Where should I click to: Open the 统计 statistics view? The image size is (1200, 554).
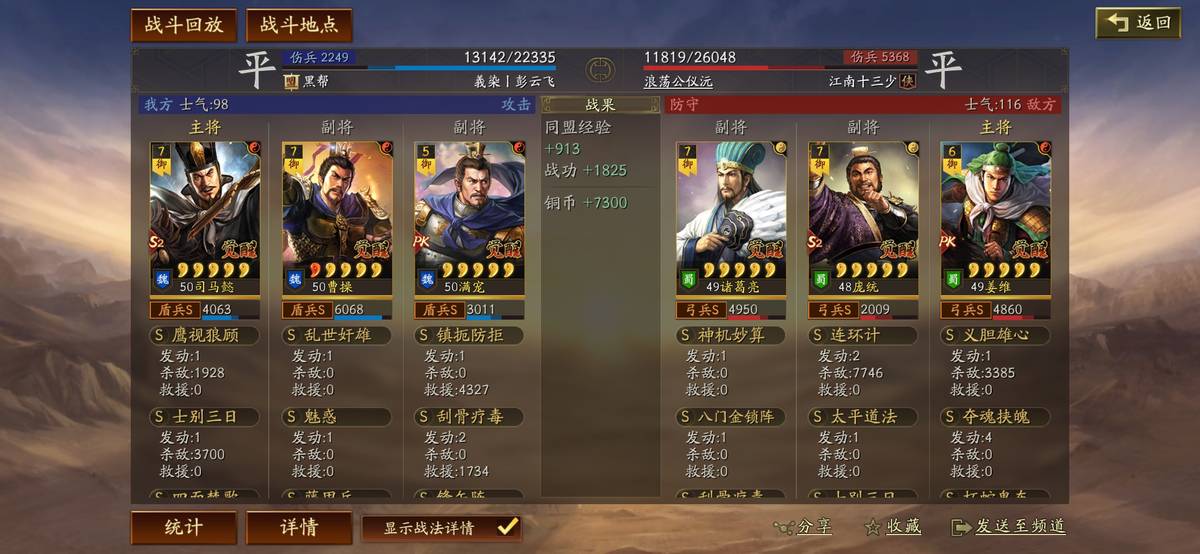point(183,527)
